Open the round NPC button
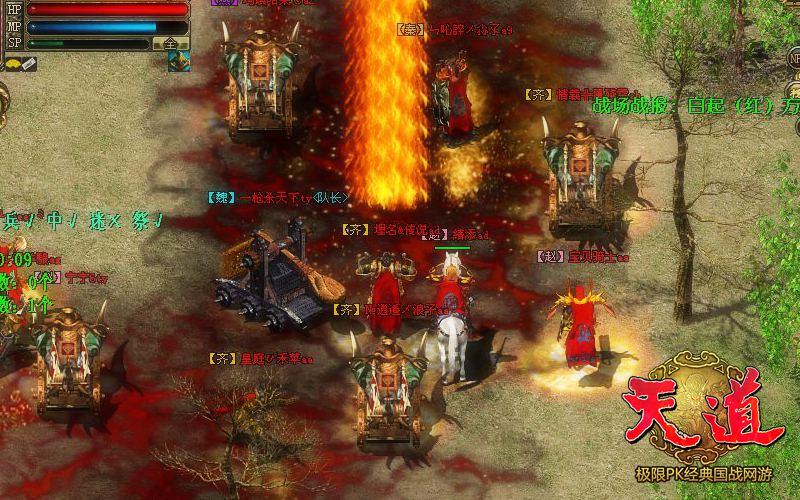 pos(795,58)
